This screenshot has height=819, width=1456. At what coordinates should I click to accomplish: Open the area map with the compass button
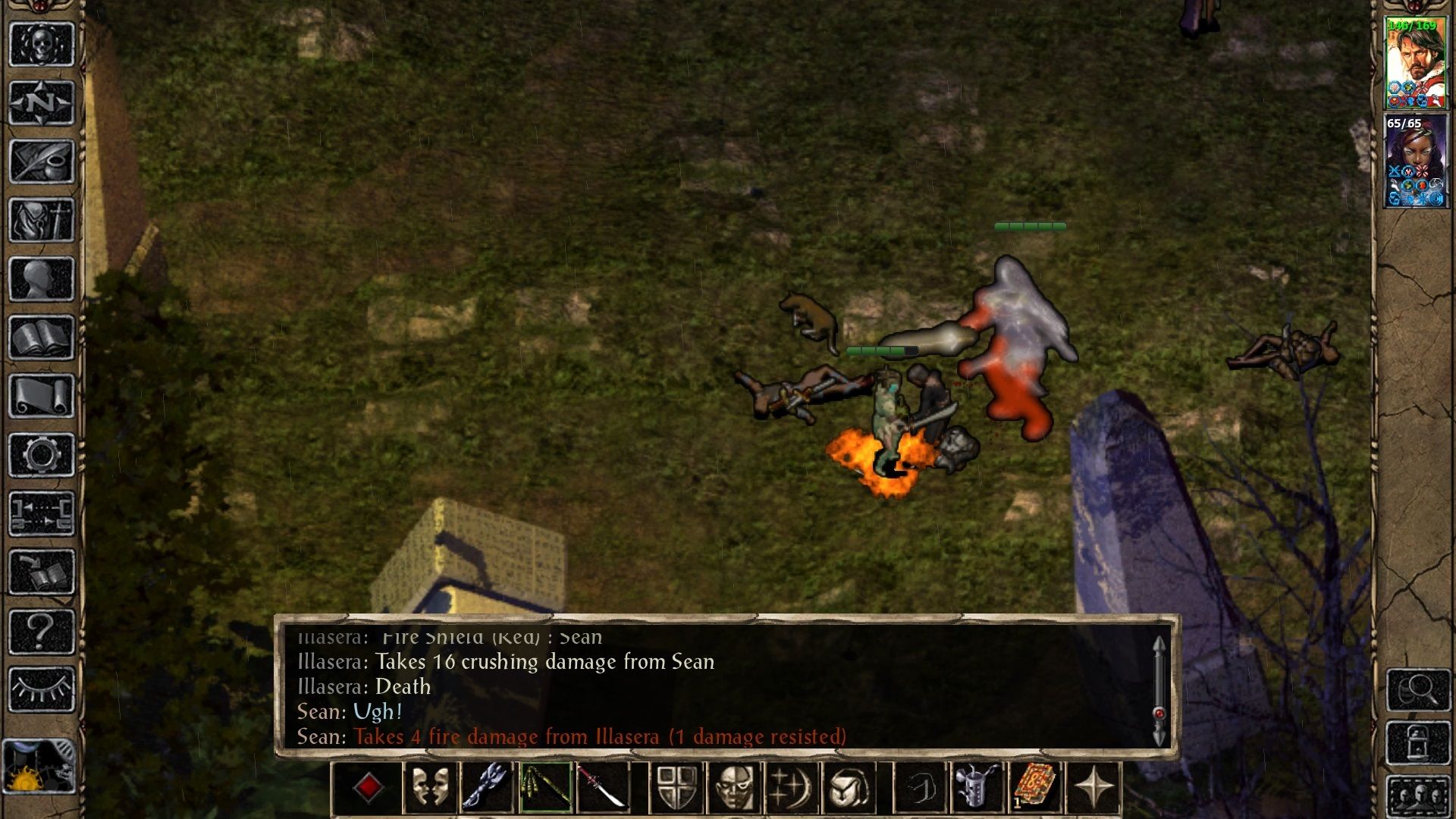42,102
